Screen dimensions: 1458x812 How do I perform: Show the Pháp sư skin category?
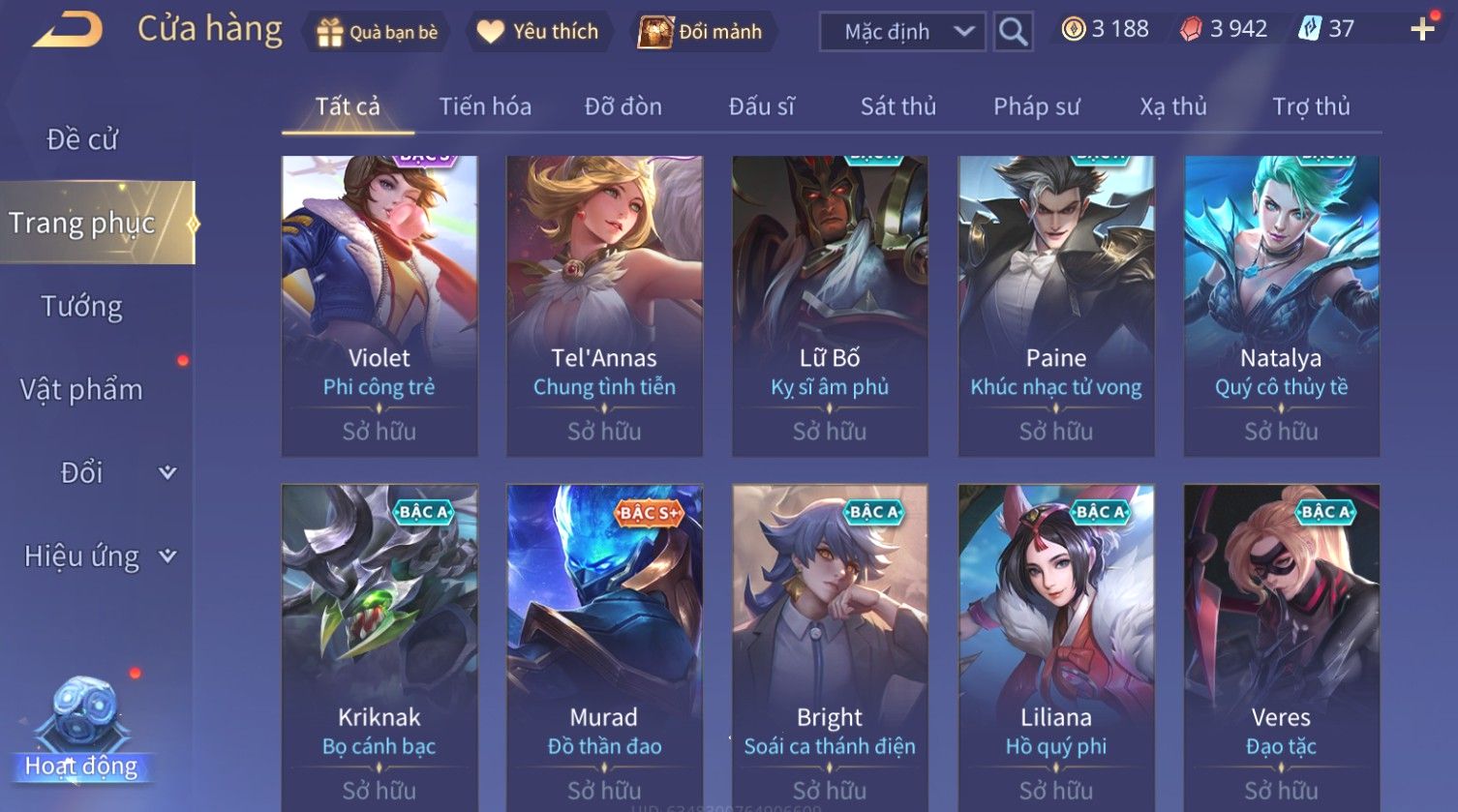coord(1036,106)
